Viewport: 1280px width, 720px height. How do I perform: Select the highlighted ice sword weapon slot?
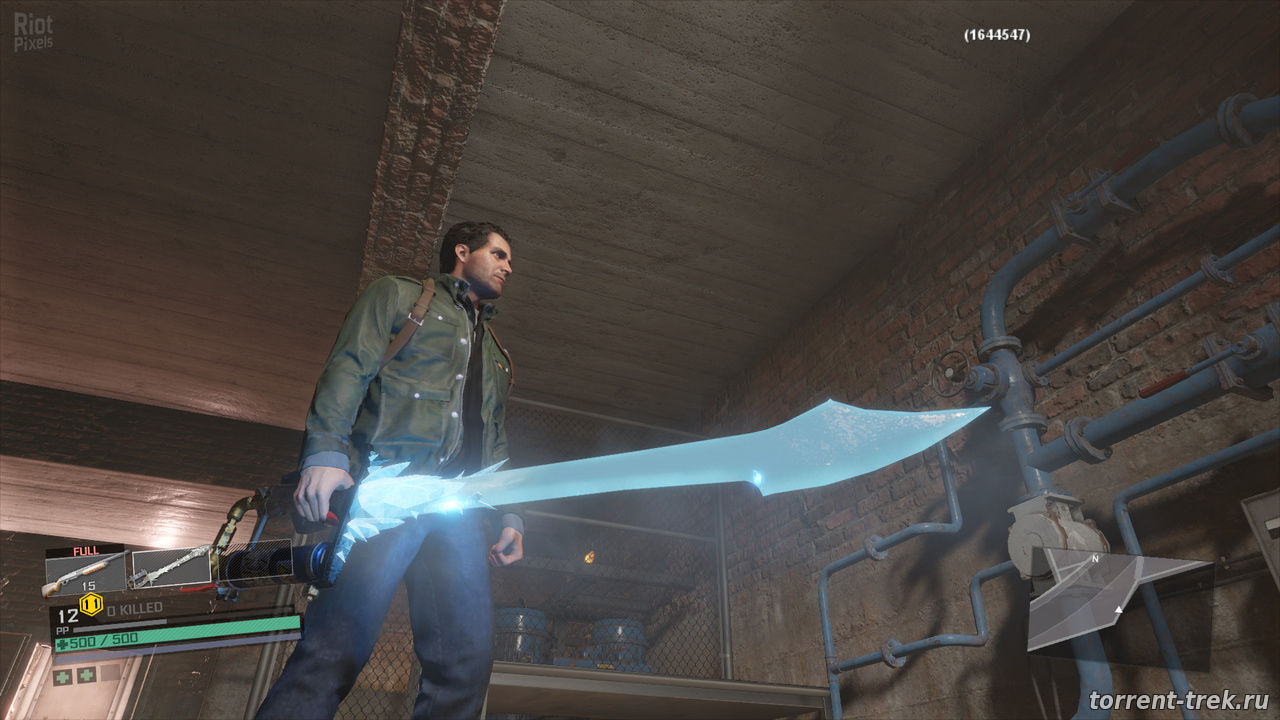[171, 567]
